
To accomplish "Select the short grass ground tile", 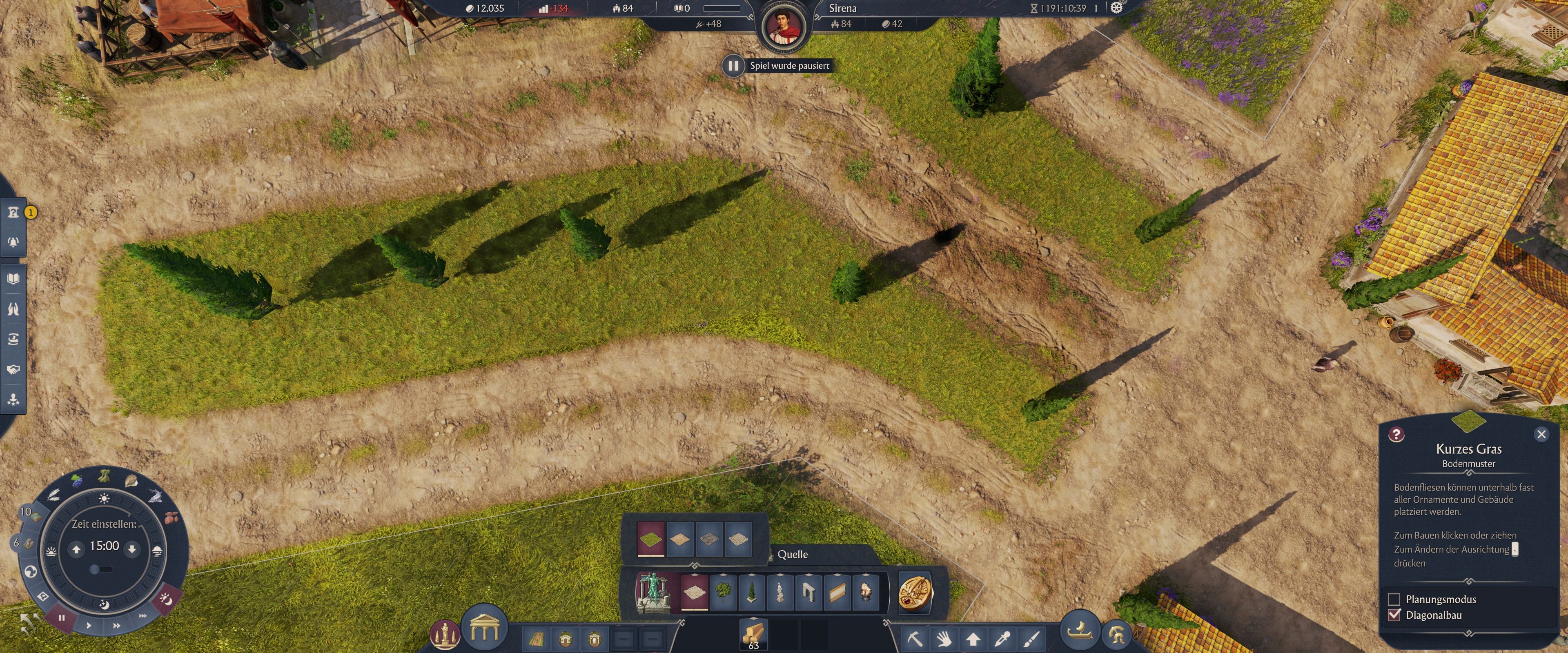I will (x=651, y=539).
